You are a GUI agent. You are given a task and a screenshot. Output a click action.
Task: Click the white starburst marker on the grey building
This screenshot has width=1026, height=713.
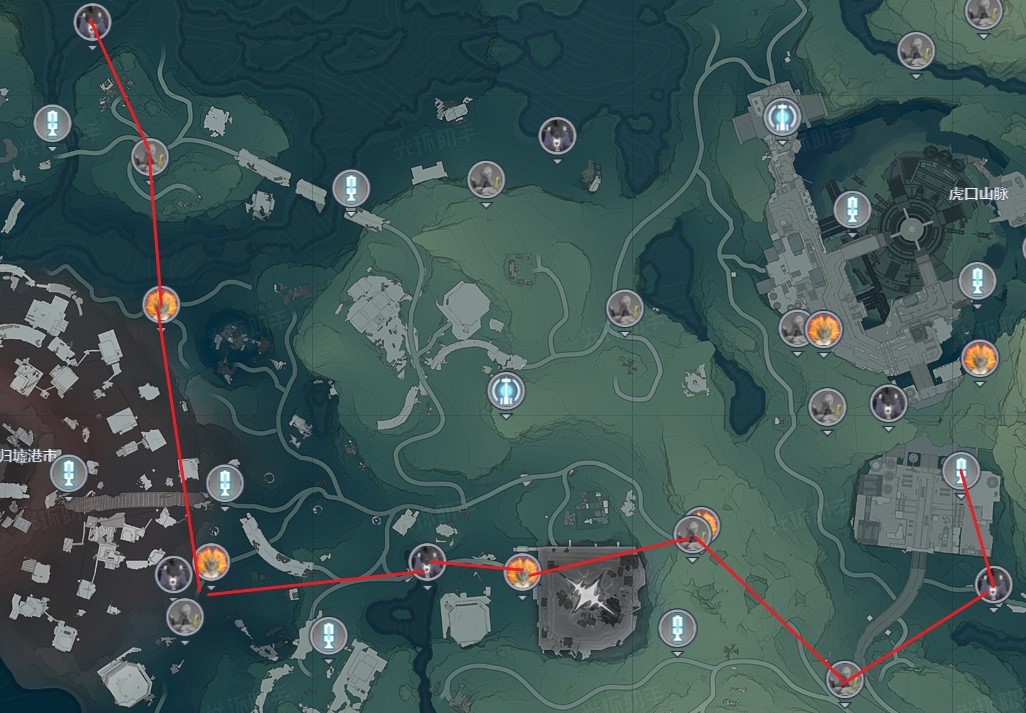586,594
